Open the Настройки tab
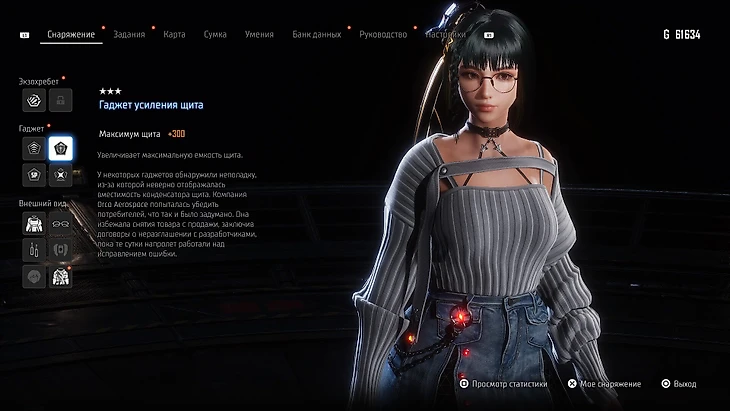 point(445,34)
